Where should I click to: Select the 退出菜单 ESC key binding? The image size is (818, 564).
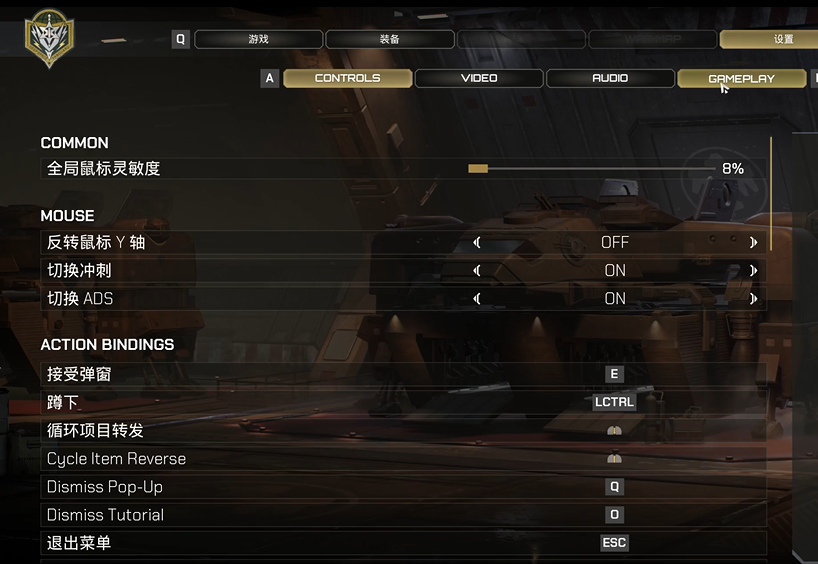click(614, 543)
